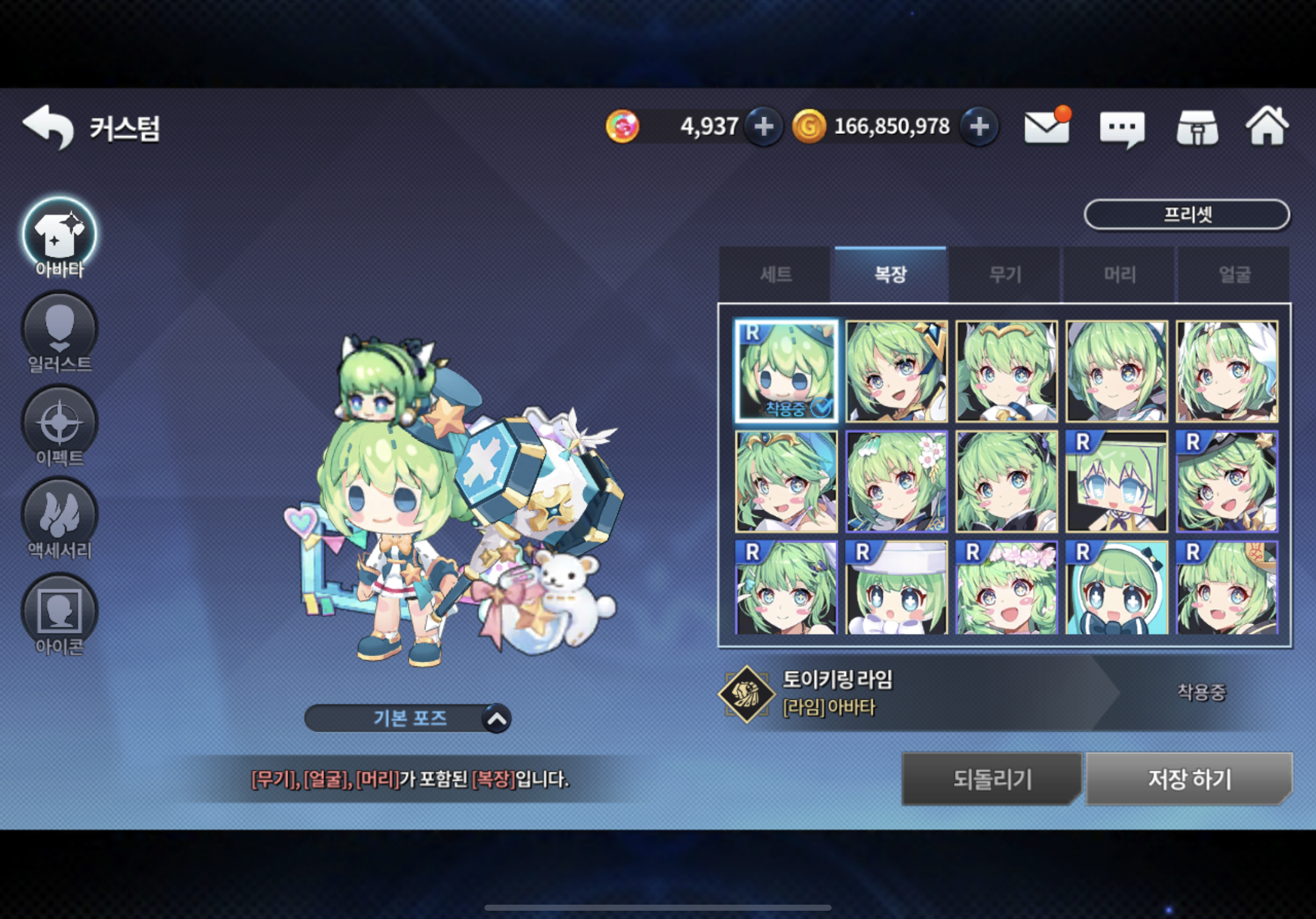Open the mailbox envelope icon

pos(1047,127)
